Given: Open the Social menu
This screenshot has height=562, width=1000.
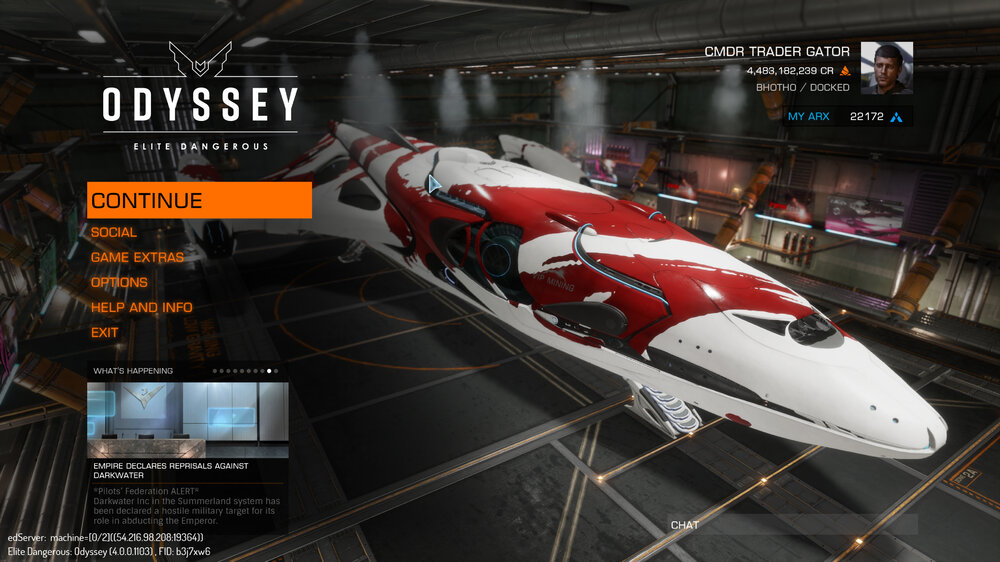Looking at the screenshot, I should 114,232.
